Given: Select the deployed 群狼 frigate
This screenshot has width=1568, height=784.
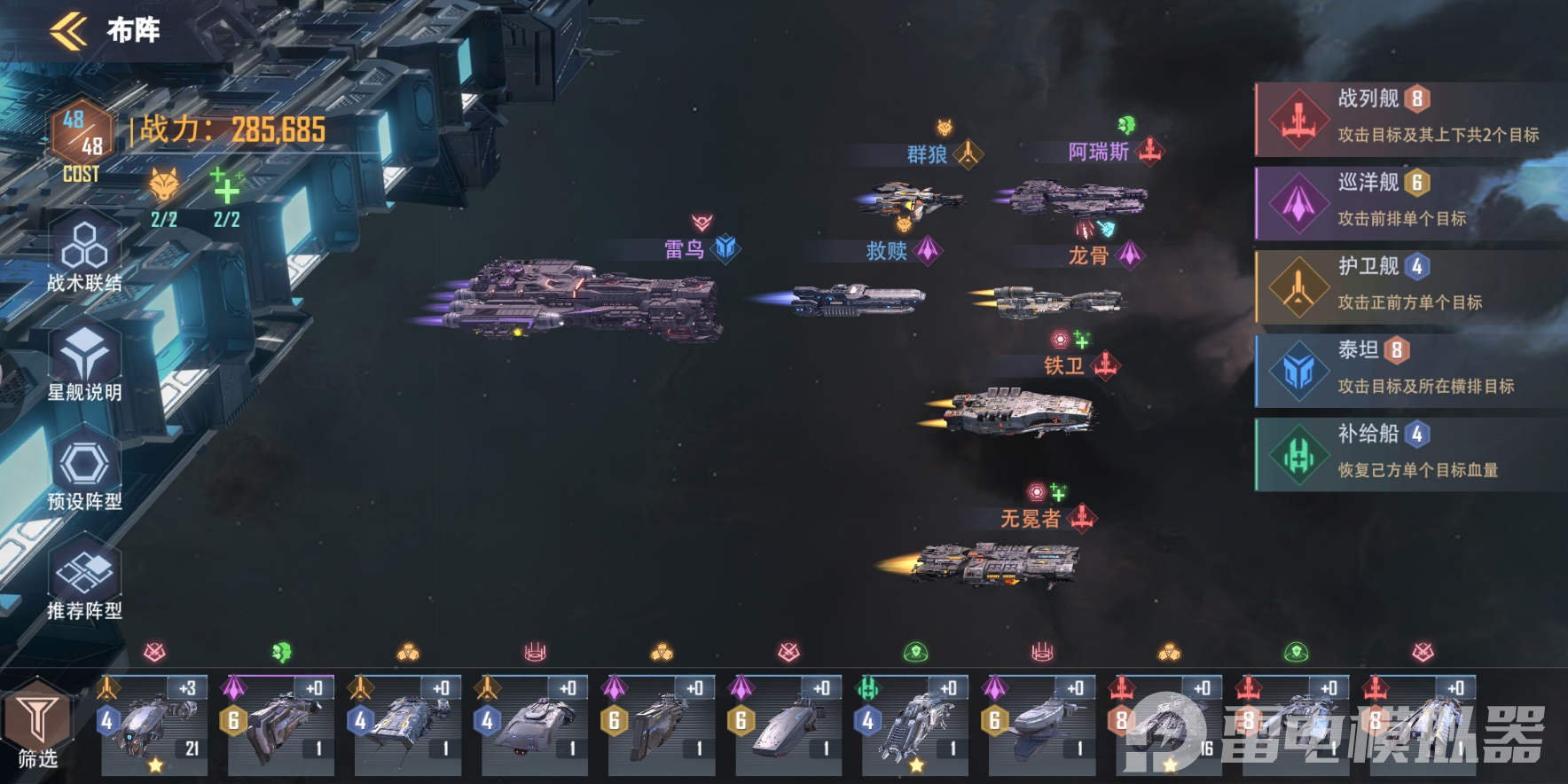Looking at the screenshot, I should 912,198.
